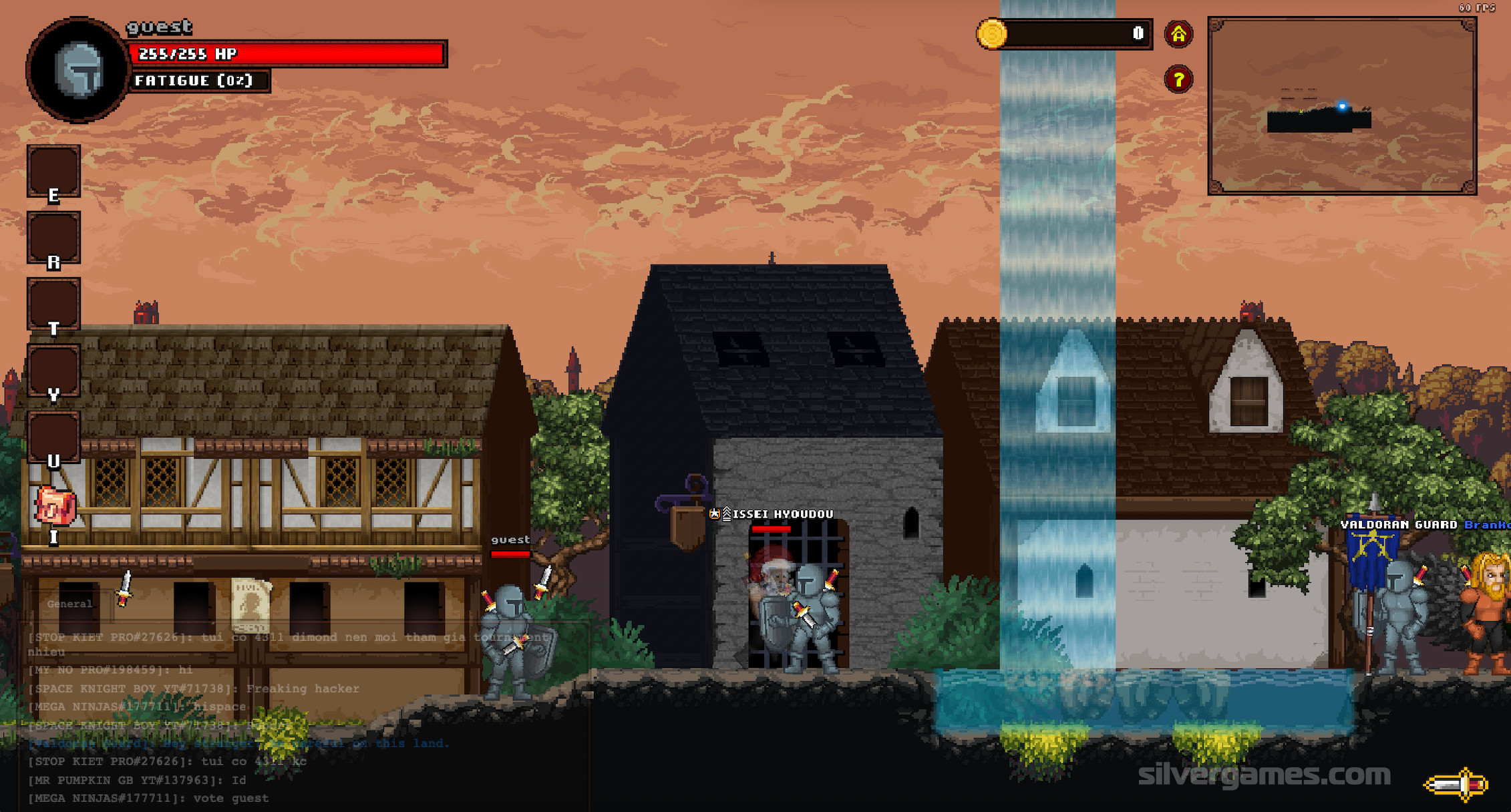This screenshot has width=1511, height=812.
Task: Click the 'vote guest' chat message
Action: coord(148,798)
